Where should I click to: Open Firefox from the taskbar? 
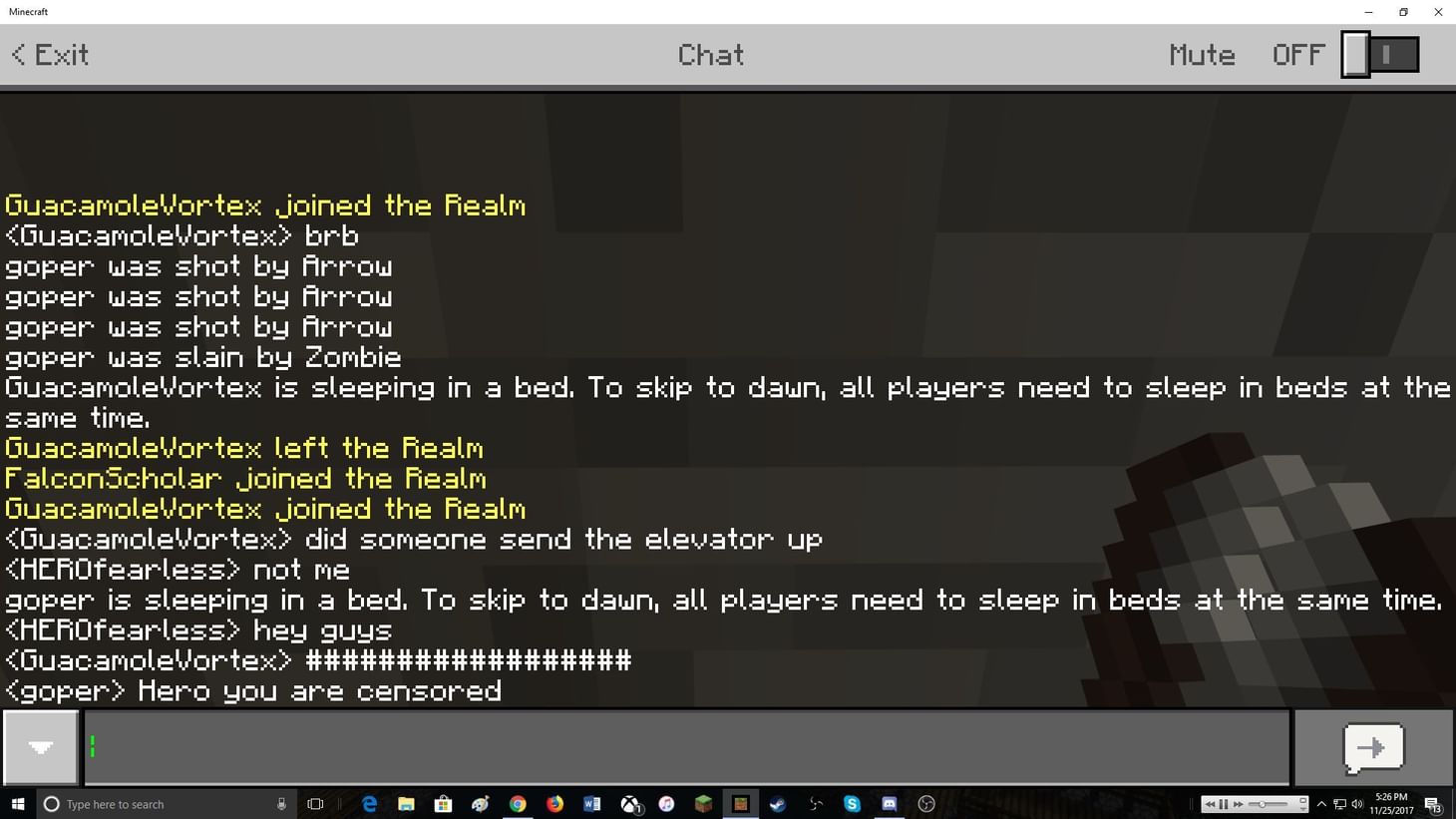554,804
